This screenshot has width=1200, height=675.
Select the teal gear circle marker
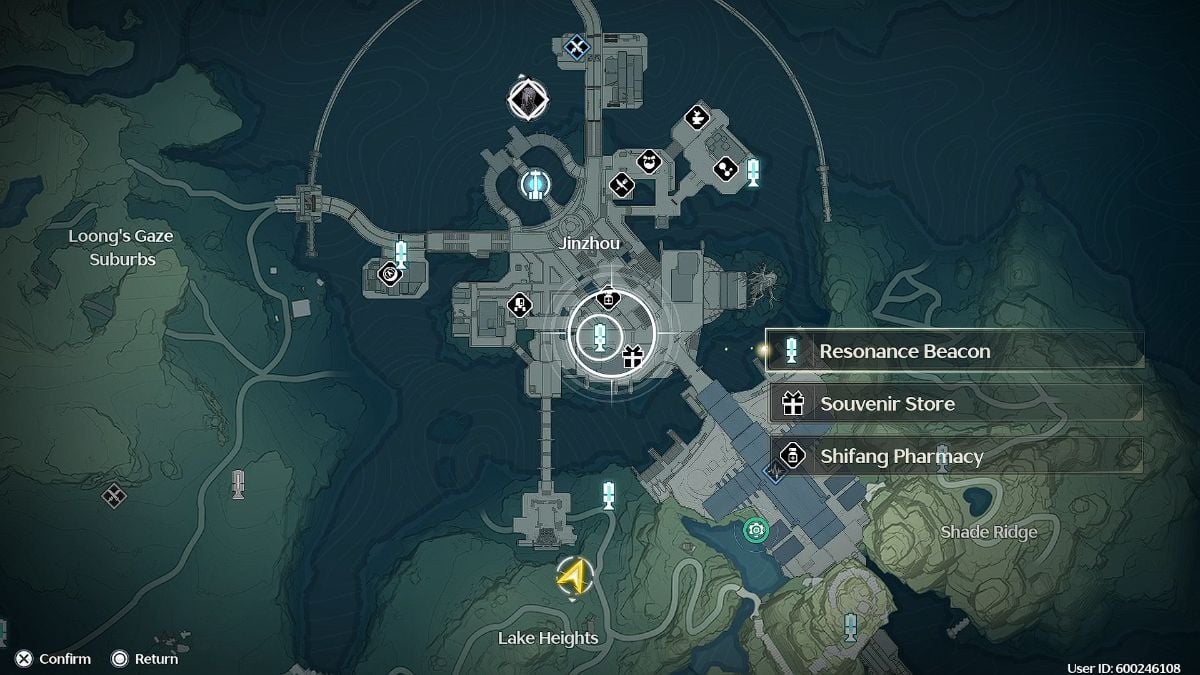click(x=756, y=529)
